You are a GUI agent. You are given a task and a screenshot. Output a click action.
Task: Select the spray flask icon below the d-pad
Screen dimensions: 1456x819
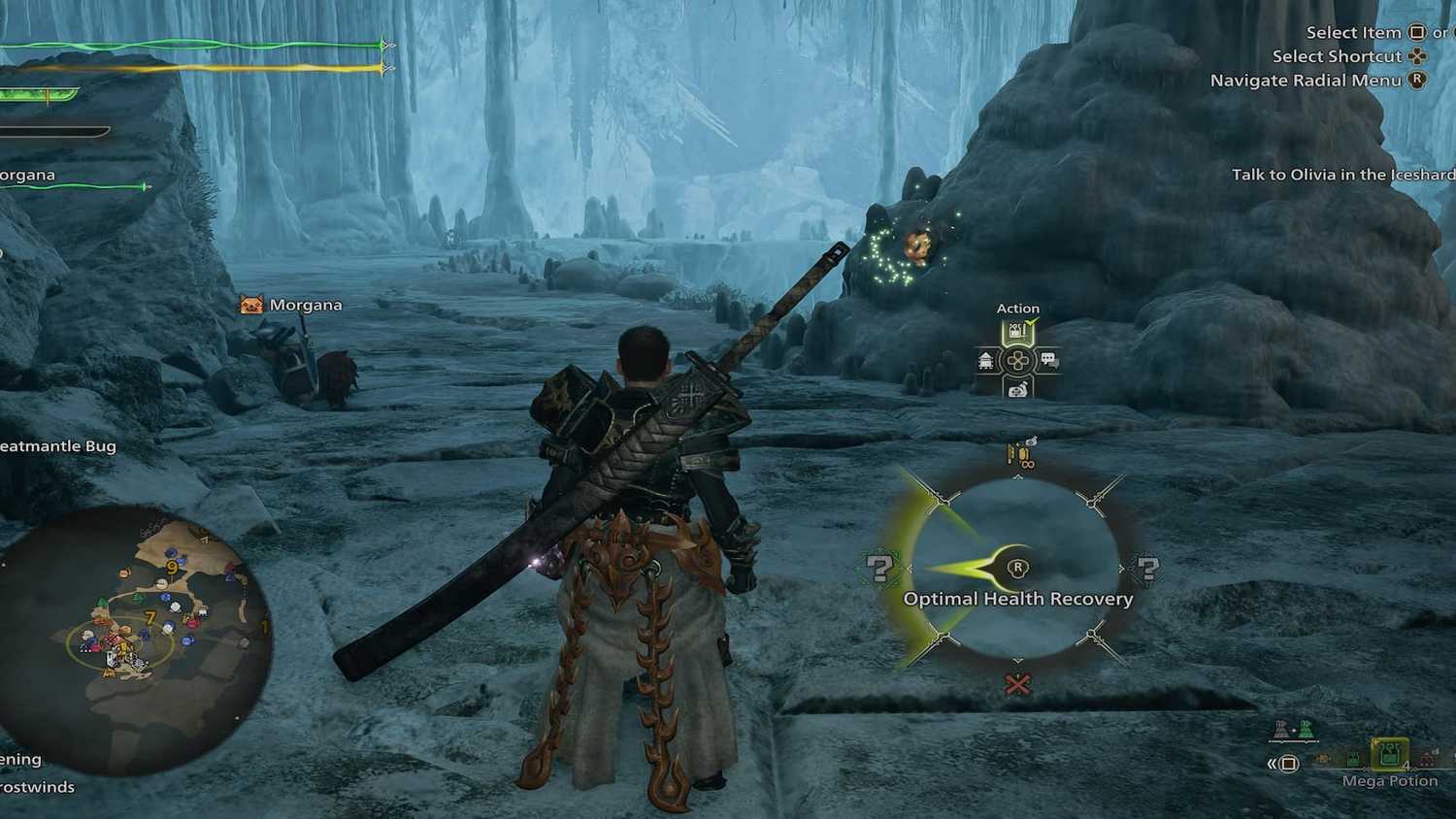1016,389
